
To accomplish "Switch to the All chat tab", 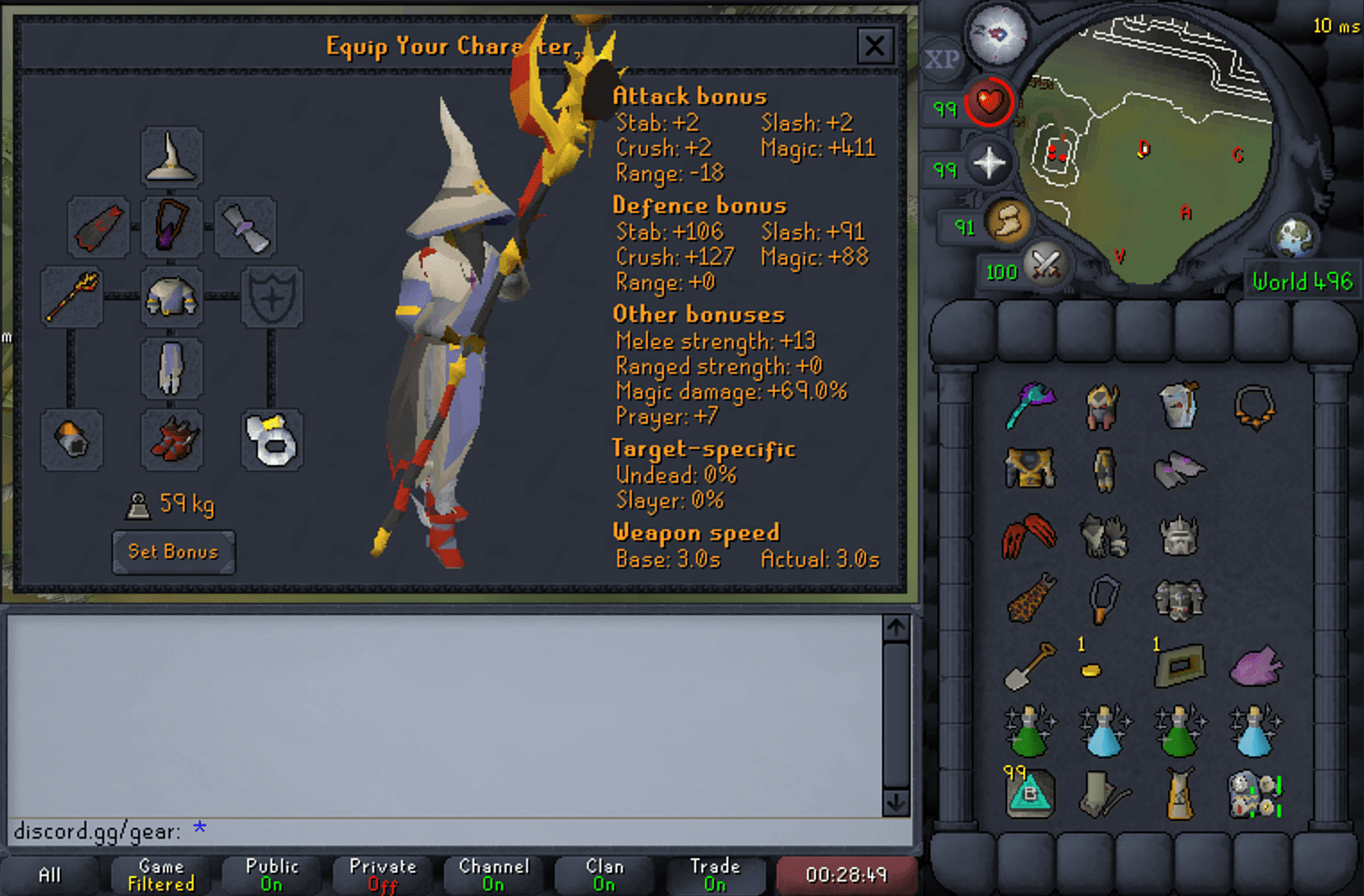I will (49, 875).
